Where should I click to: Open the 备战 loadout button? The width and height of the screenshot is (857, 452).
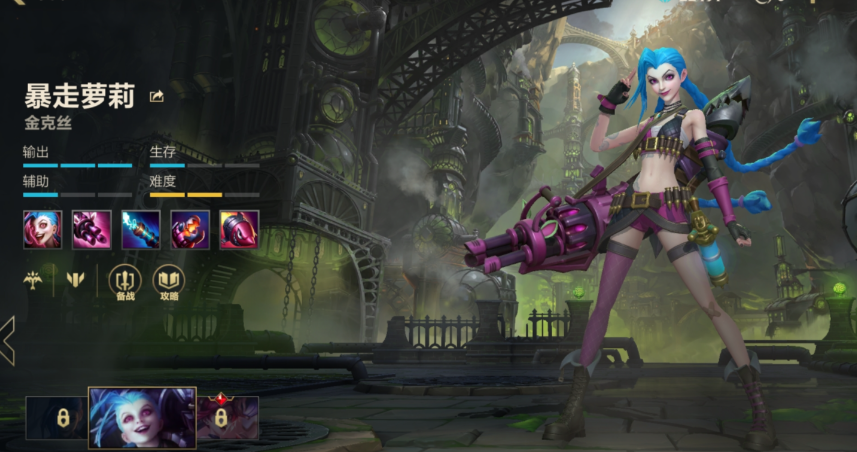tap(124, 283)
